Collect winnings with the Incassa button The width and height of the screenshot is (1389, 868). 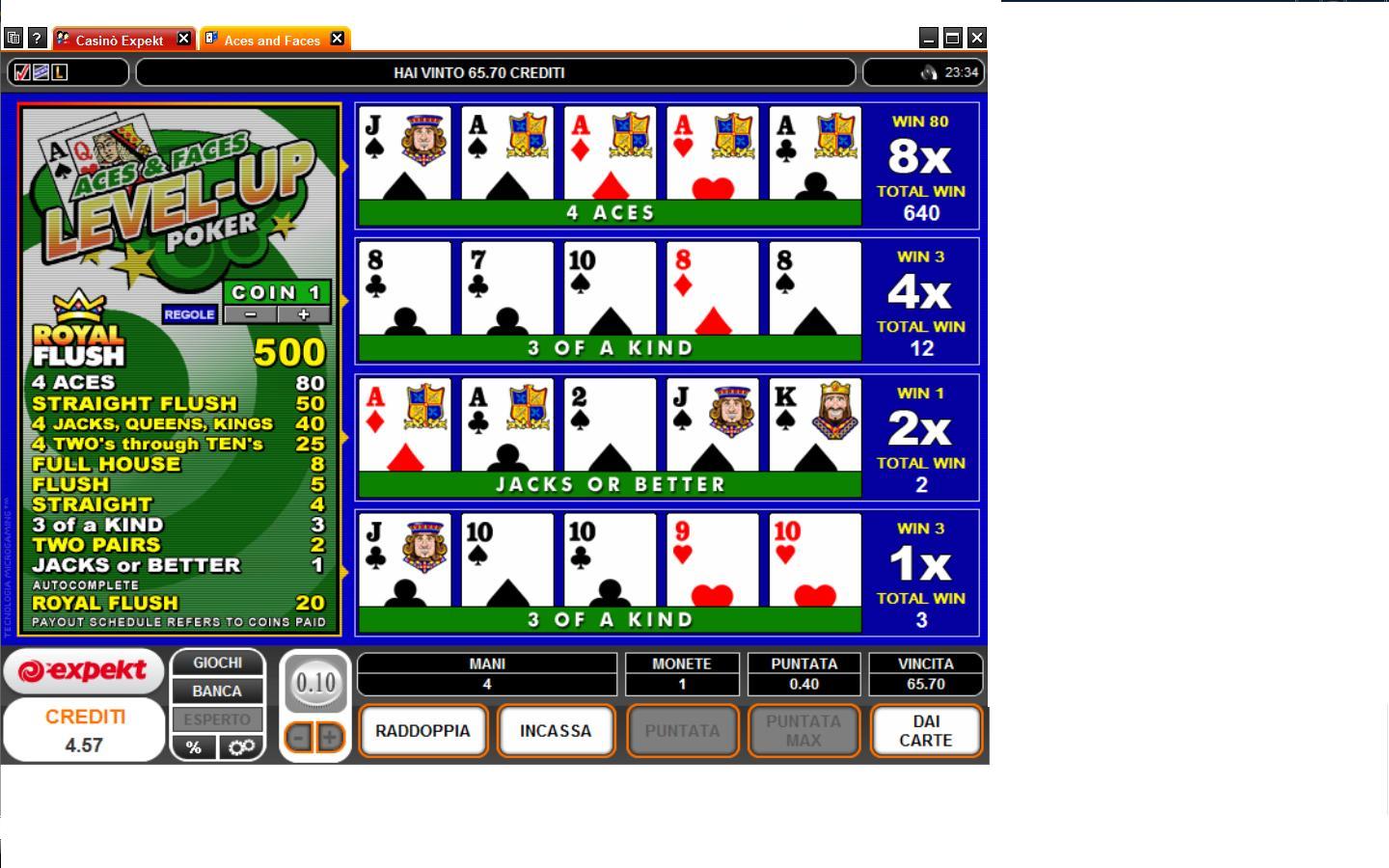[556, 731]
